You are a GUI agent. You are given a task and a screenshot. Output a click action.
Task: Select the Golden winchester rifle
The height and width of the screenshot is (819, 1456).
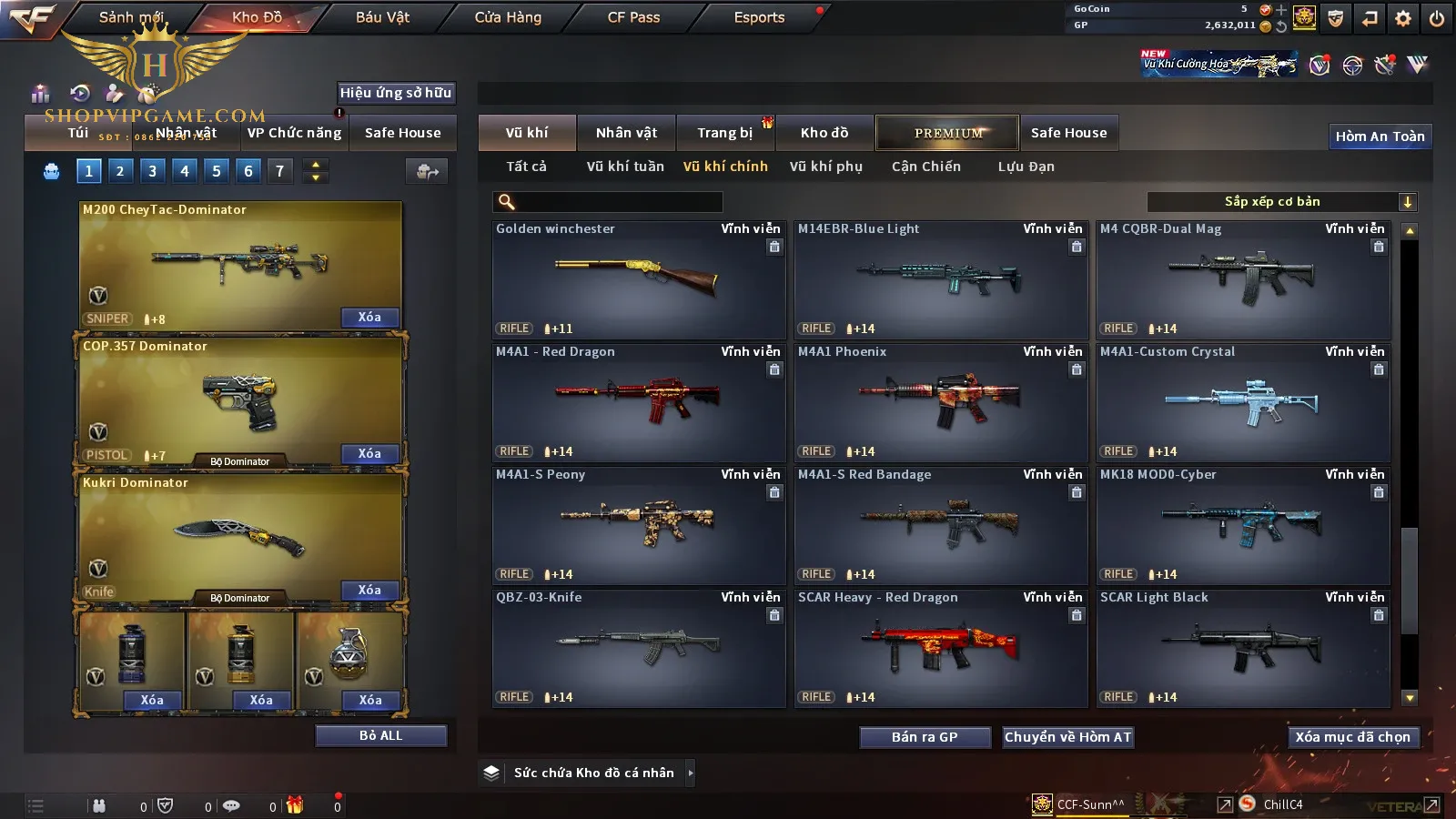638,279
